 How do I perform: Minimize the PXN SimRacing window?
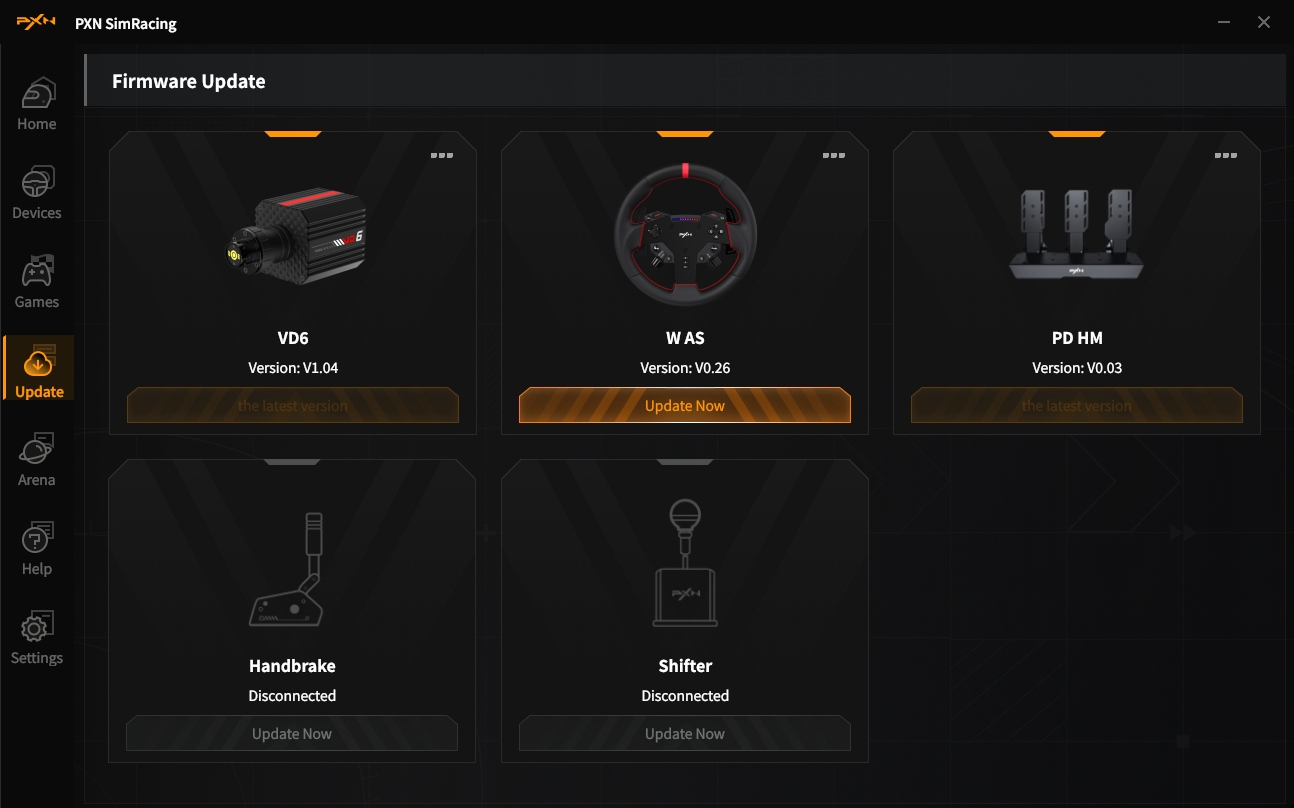[1225, 22]
